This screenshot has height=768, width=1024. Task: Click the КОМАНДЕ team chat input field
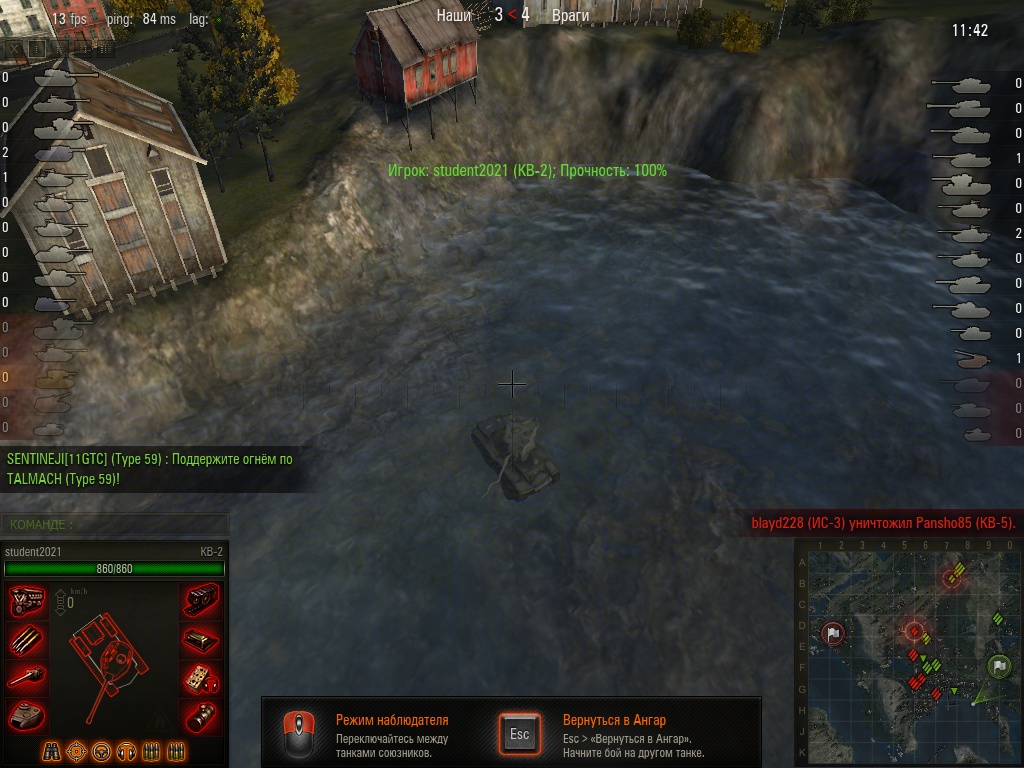tap(115, 524)
